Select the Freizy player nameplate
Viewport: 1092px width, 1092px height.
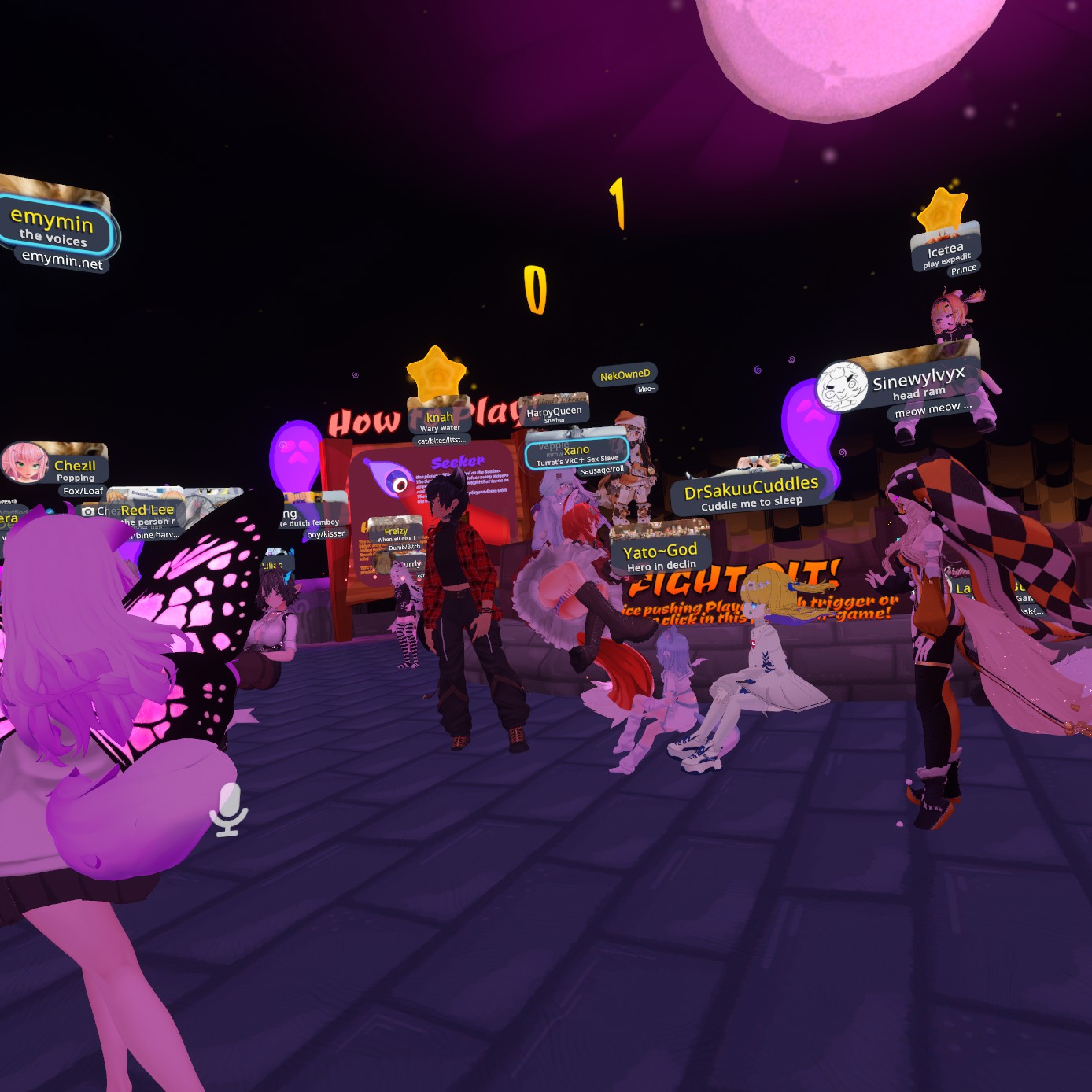396,534
